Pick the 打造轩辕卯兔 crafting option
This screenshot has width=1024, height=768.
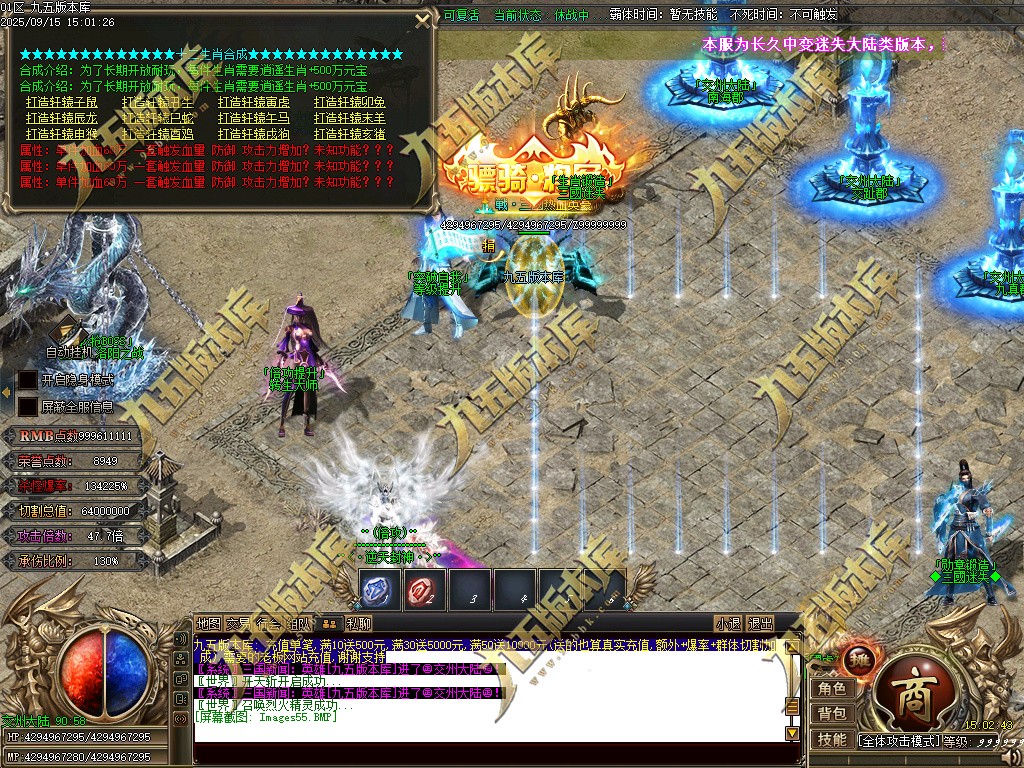[350, 102]
